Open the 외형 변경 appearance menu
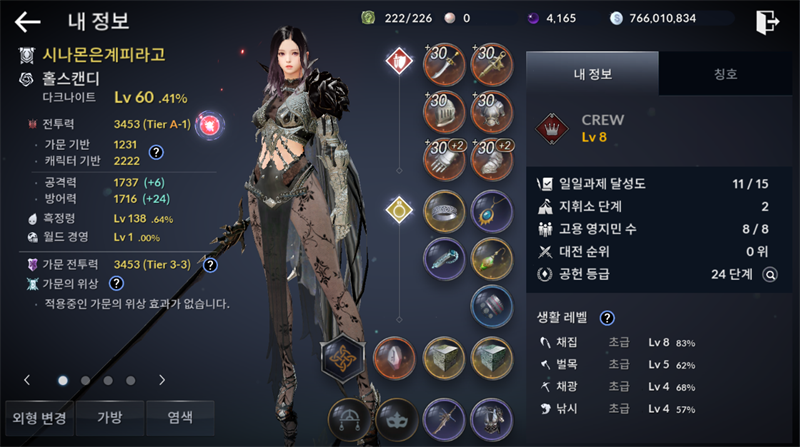This screenshot has height=447, width=800. (39, 418)
